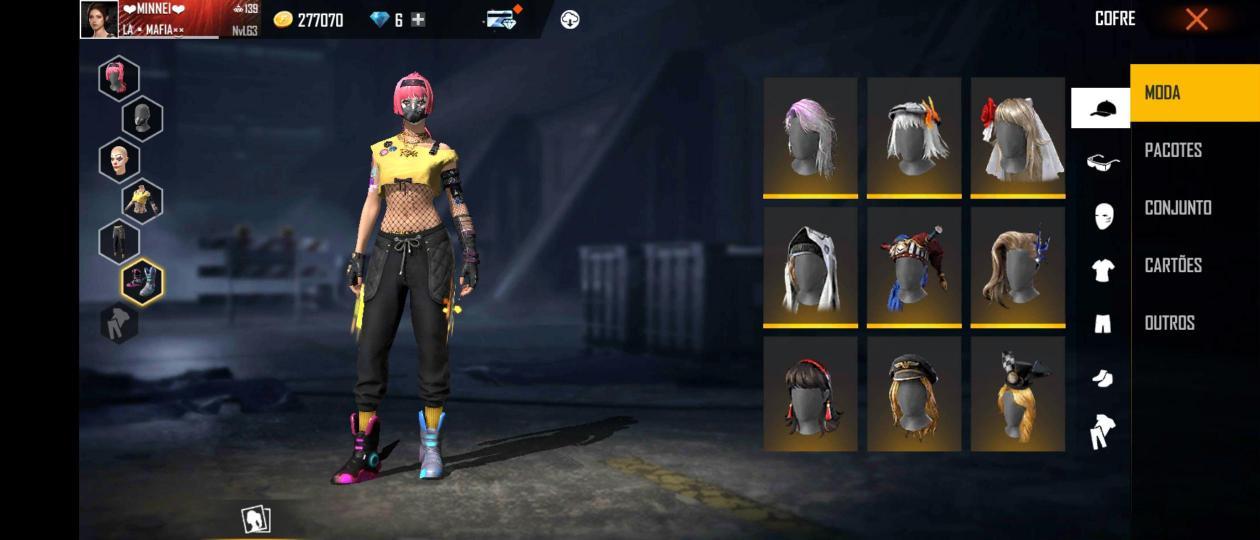Add diamonds with the plus button
Screen dimensions: 1260x540
click(418, 19)
